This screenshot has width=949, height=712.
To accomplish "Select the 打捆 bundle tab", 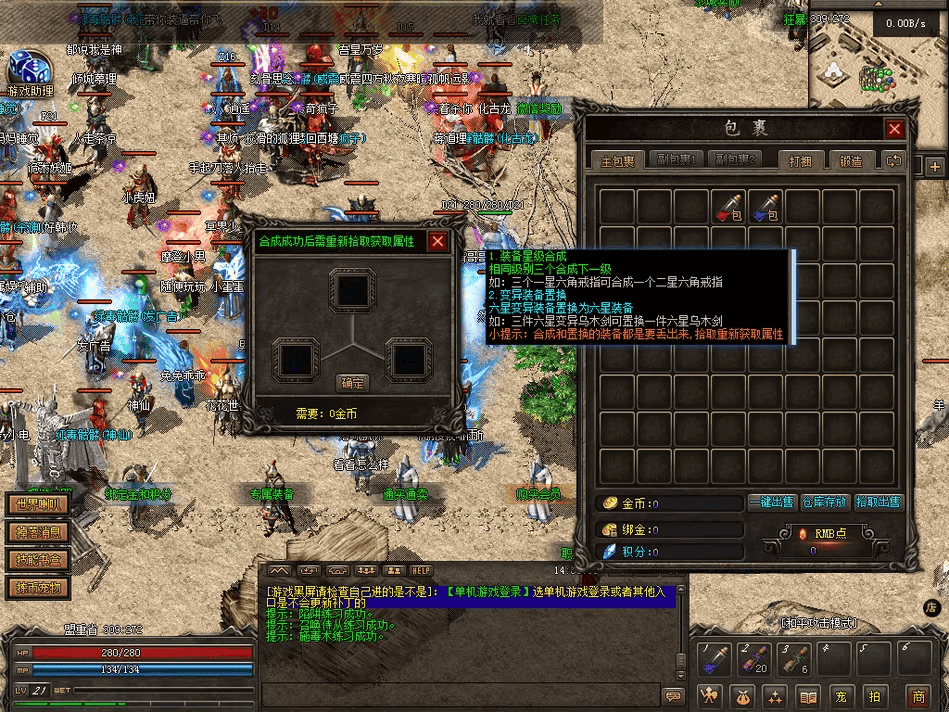I will tap(800, 161).
